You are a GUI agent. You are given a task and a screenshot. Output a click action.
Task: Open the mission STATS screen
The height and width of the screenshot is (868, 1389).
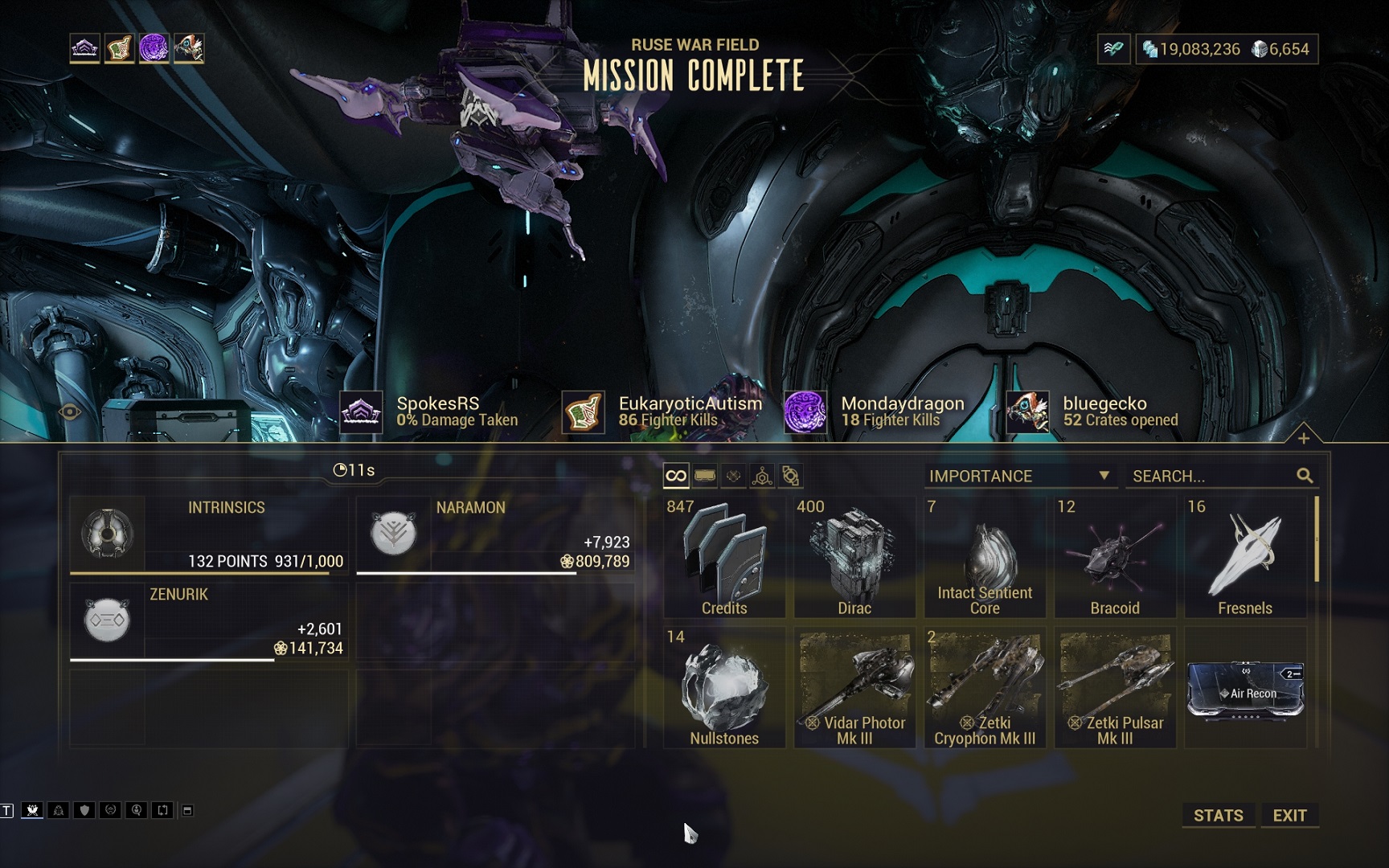click(1218, 815)
